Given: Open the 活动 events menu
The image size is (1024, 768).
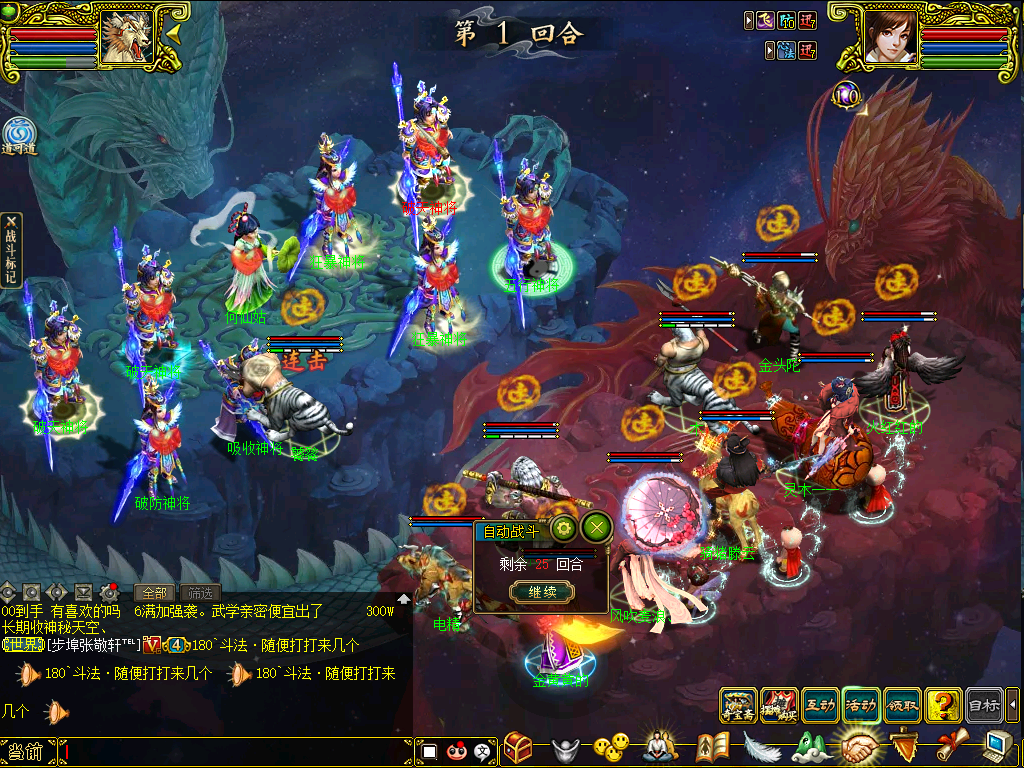Looking at the screenshot, I should (861, 705).
